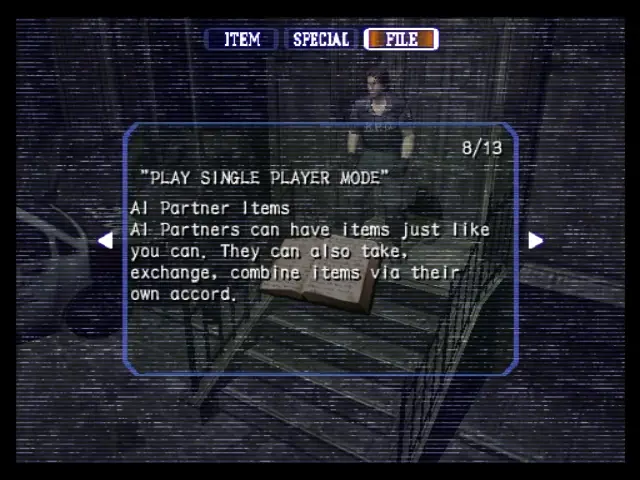Go to the previous file page arrow

[105, 240]
